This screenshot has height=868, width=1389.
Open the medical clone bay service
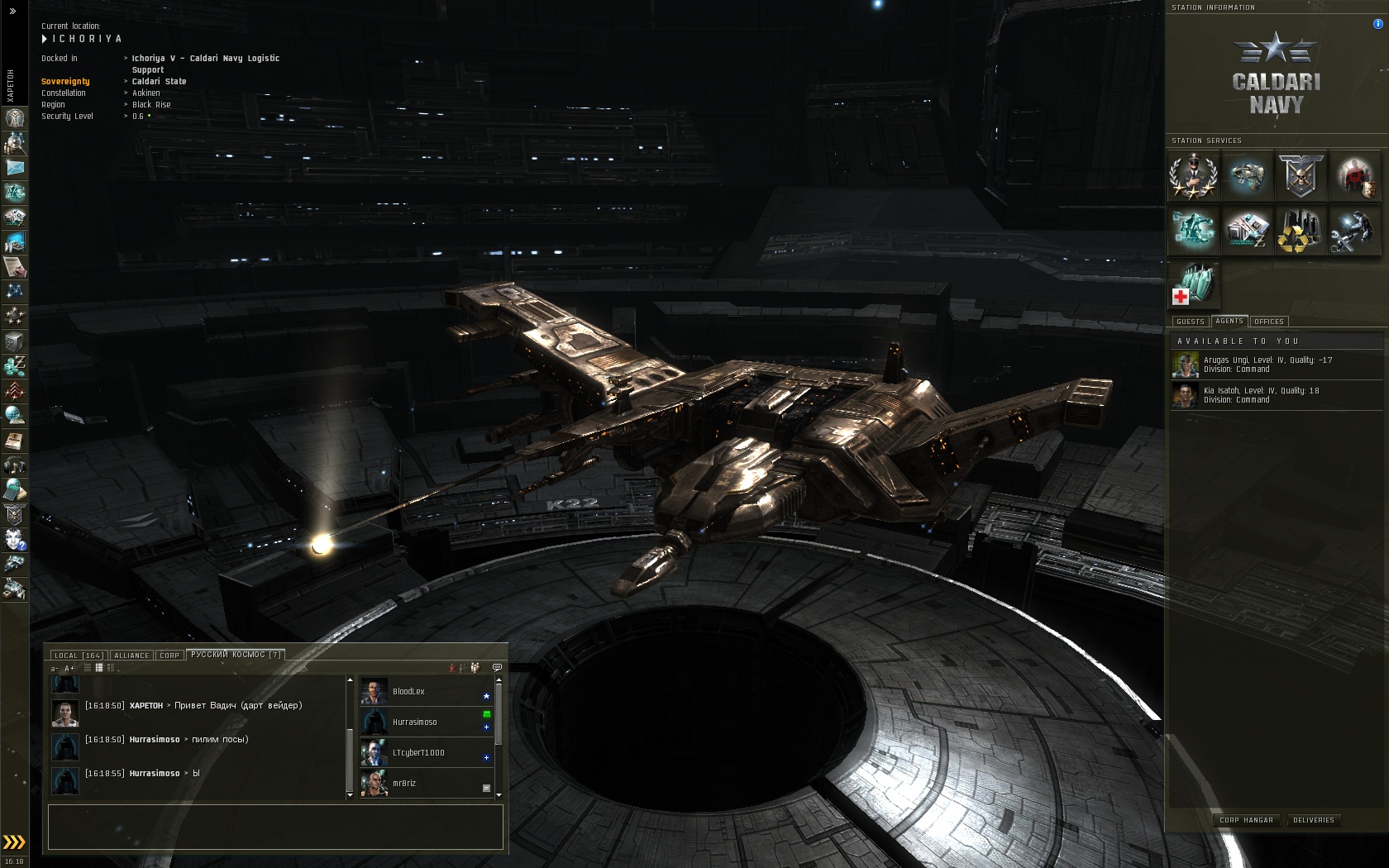click(1194, 284)
